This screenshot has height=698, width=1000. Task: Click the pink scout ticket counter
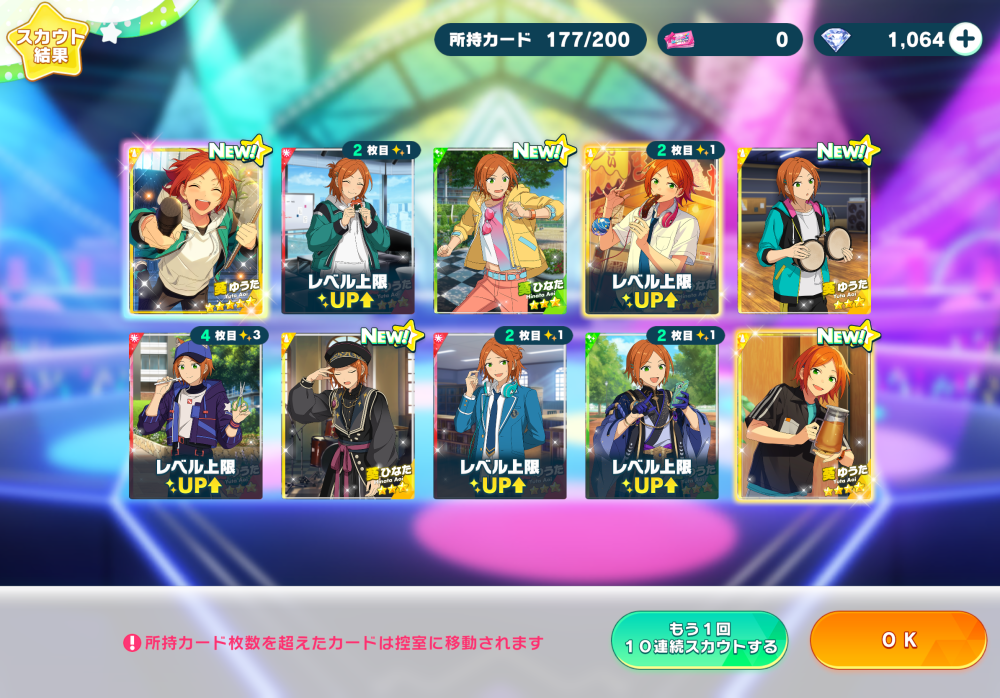click(730, 40)
